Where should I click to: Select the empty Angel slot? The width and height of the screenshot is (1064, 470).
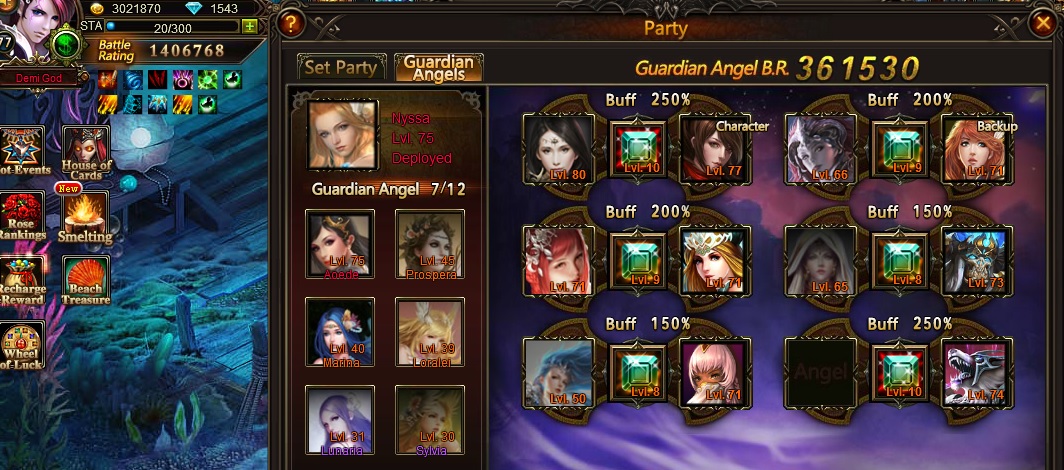point(820,372)
